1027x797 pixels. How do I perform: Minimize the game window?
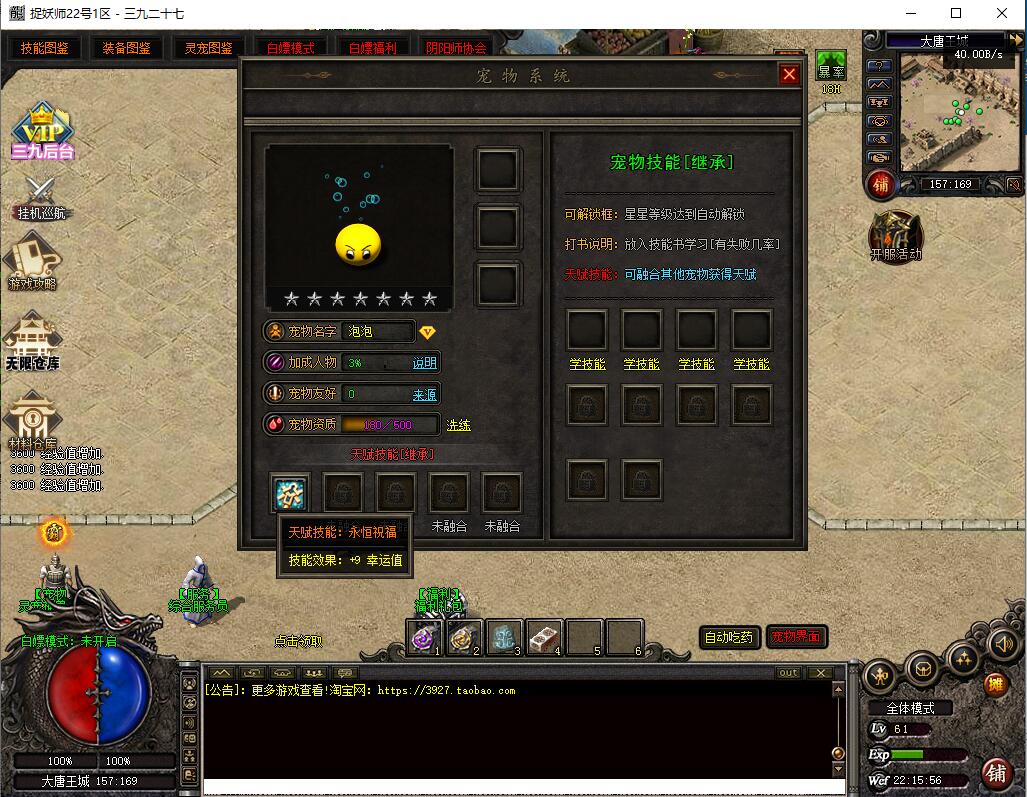click(910, 14)
